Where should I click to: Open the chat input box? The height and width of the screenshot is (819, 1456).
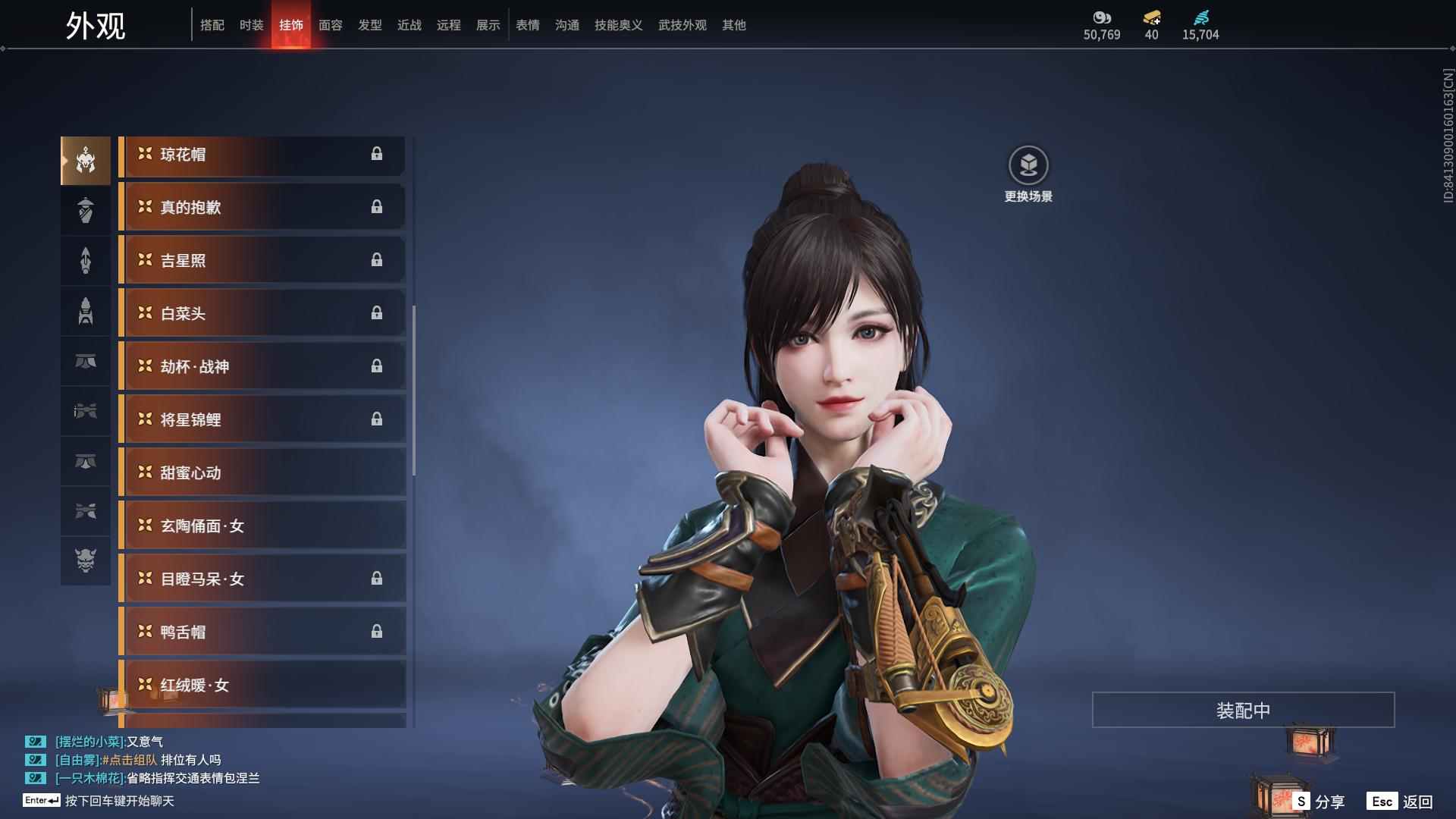[x=119, y=801]
